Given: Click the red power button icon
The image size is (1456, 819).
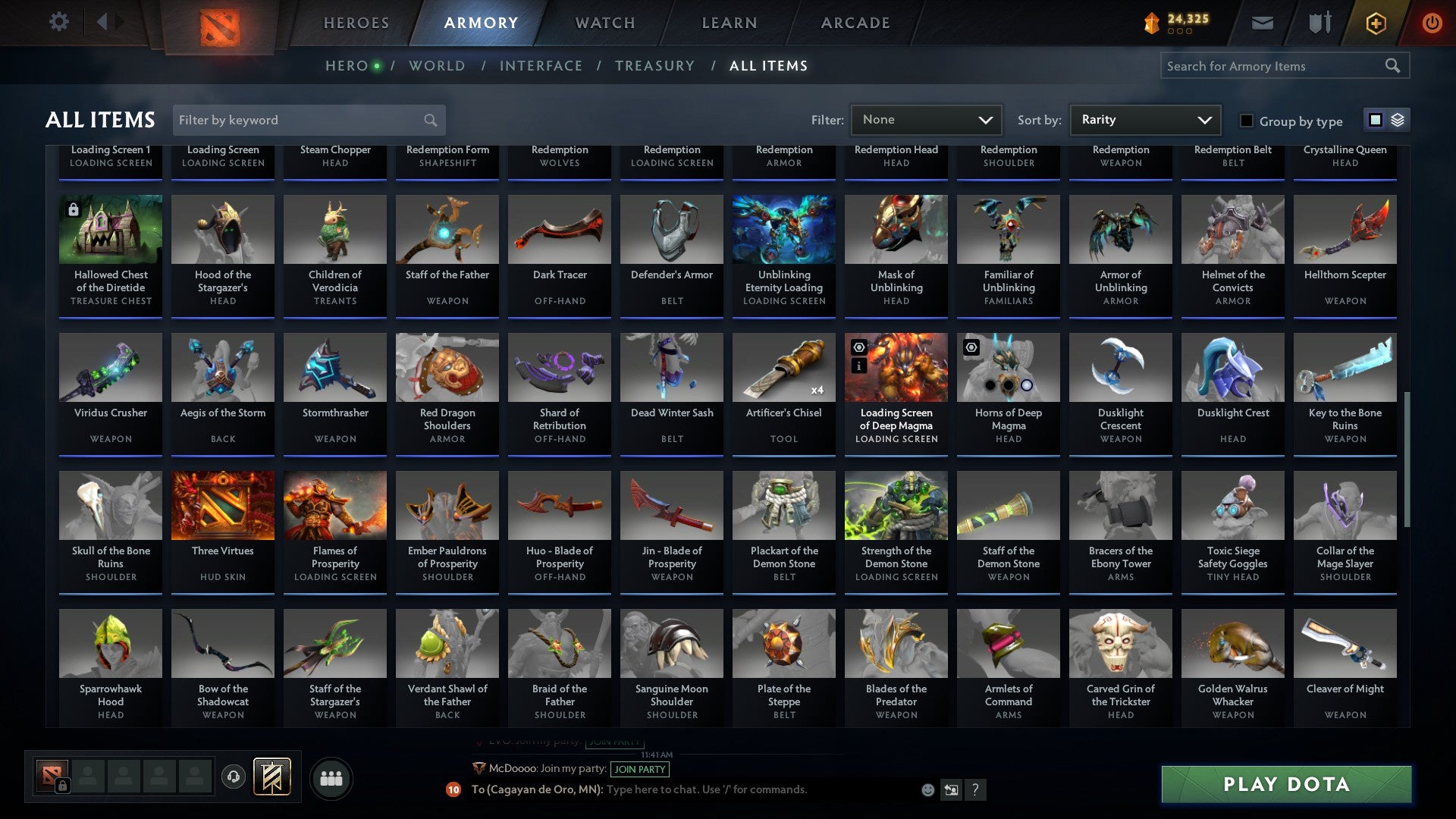Looking at the screenshot, I should click(x=1432, y=22).
